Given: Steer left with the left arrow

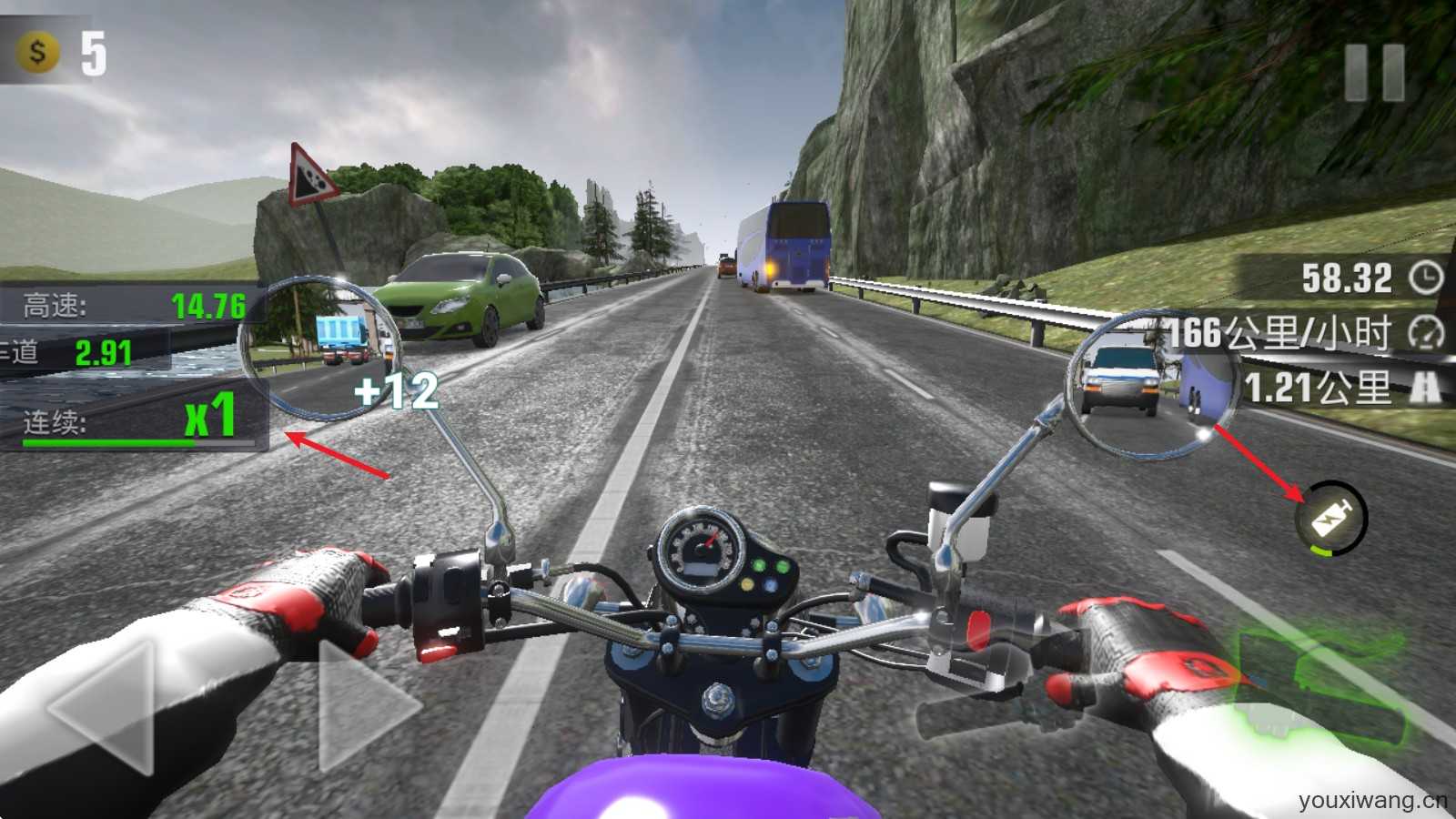Looking at the screenshot, I should [105, 707].
